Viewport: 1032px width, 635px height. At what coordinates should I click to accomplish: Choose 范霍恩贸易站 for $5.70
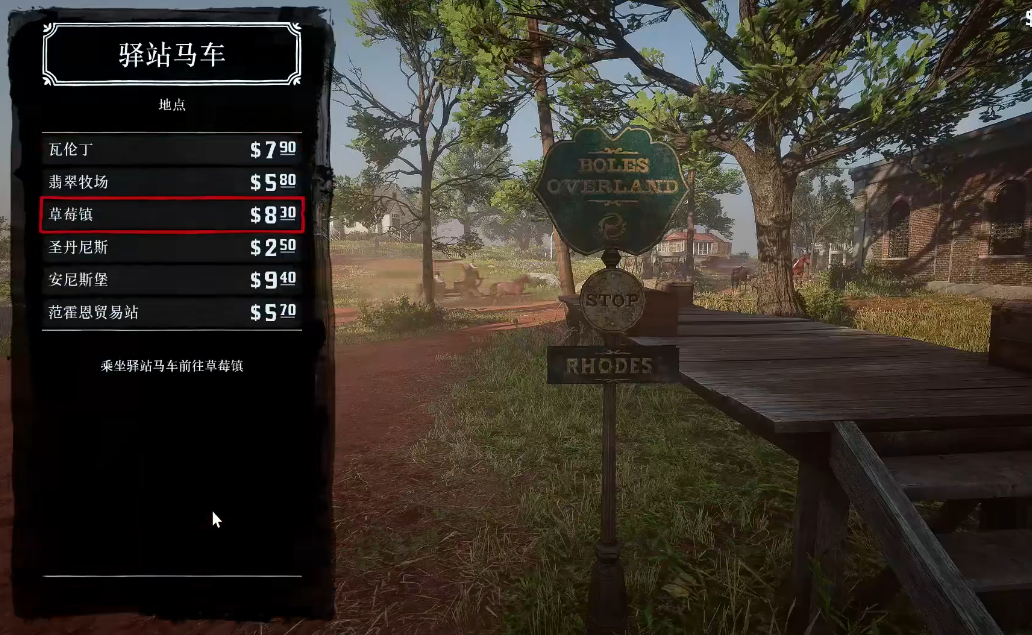click(171, 312)
